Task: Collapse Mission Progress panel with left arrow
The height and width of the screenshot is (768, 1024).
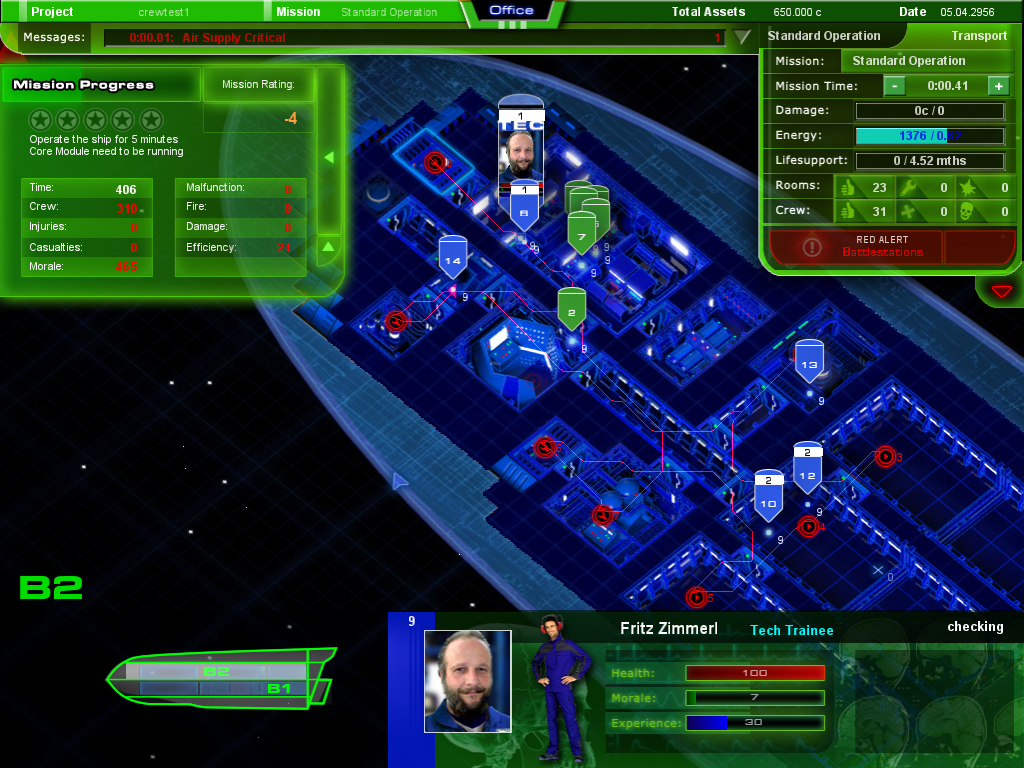Action: (329, 158)
